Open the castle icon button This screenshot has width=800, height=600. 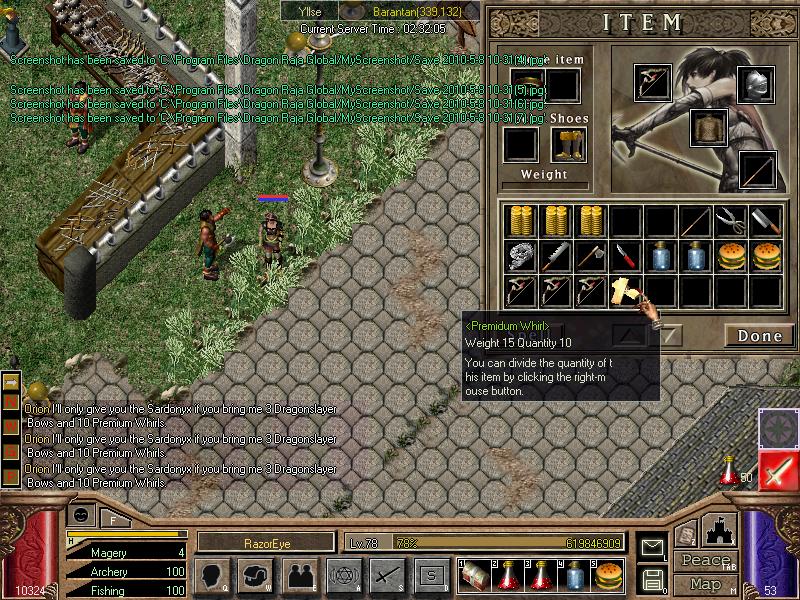pos(721,530)
